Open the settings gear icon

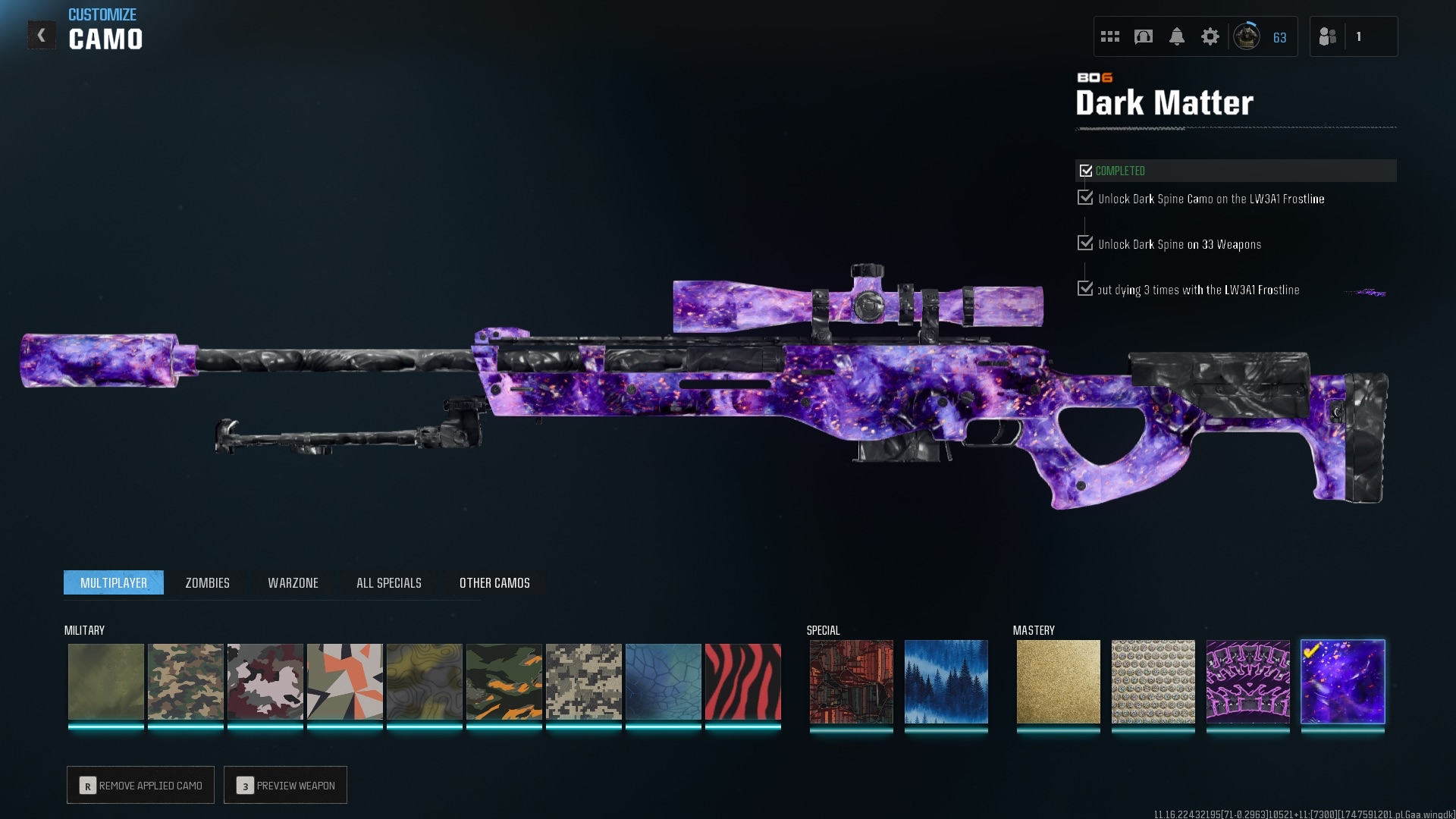point(1210,36)
